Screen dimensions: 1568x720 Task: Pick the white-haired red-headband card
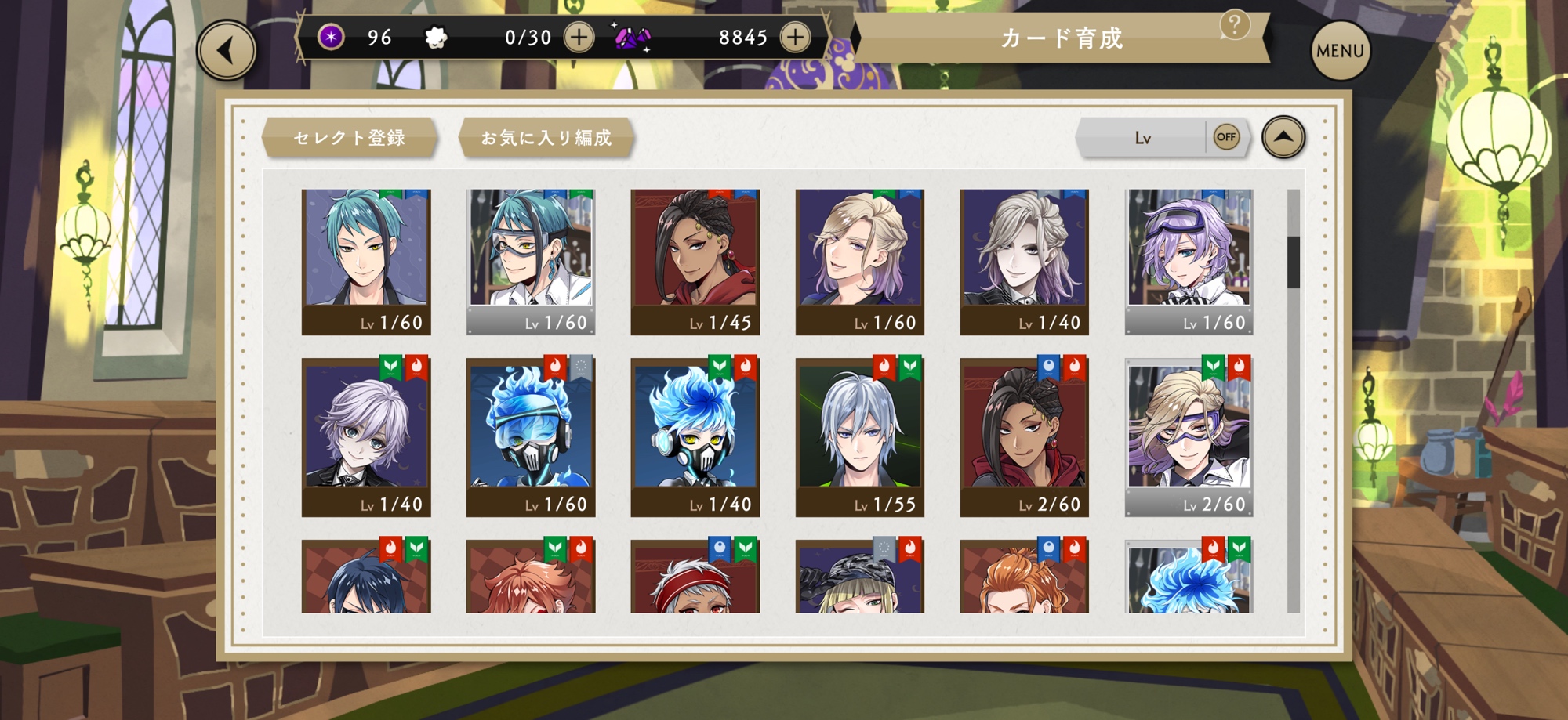coord(695,577)
